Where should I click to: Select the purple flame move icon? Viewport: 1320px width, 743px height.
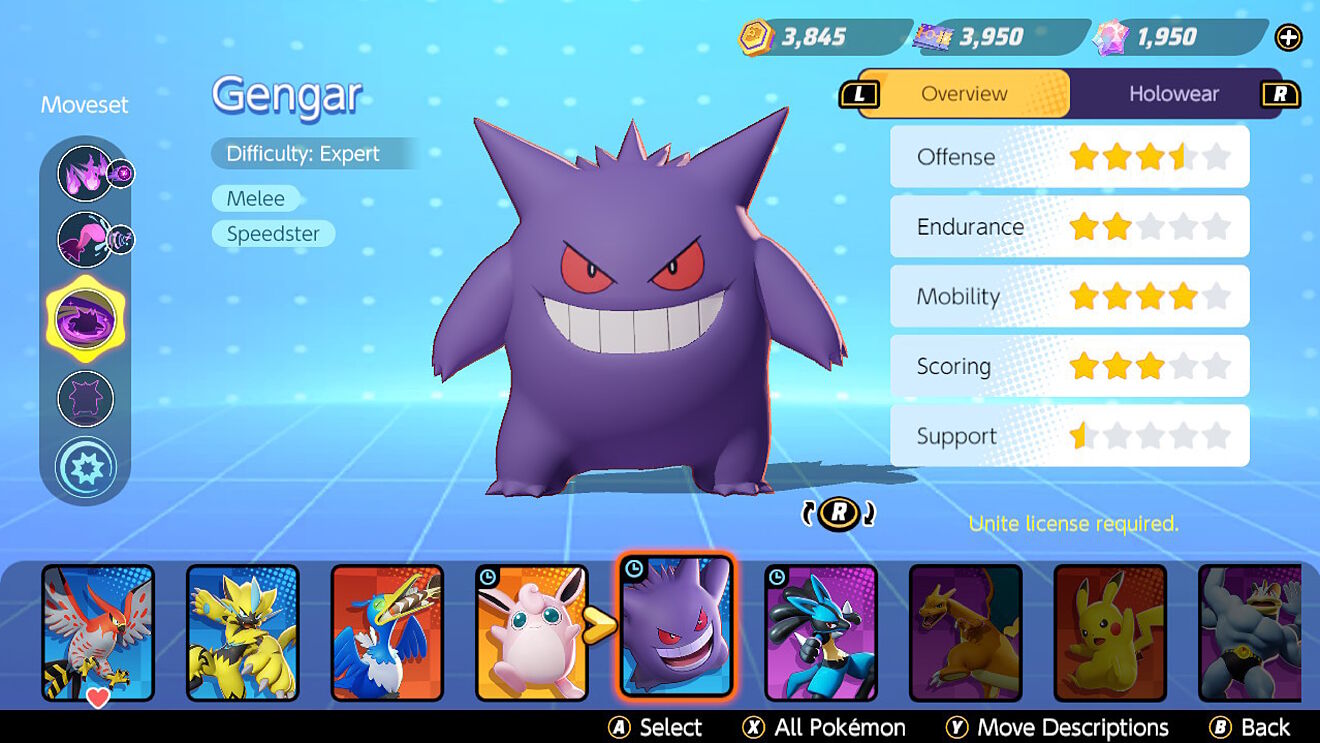coord(86,173)
